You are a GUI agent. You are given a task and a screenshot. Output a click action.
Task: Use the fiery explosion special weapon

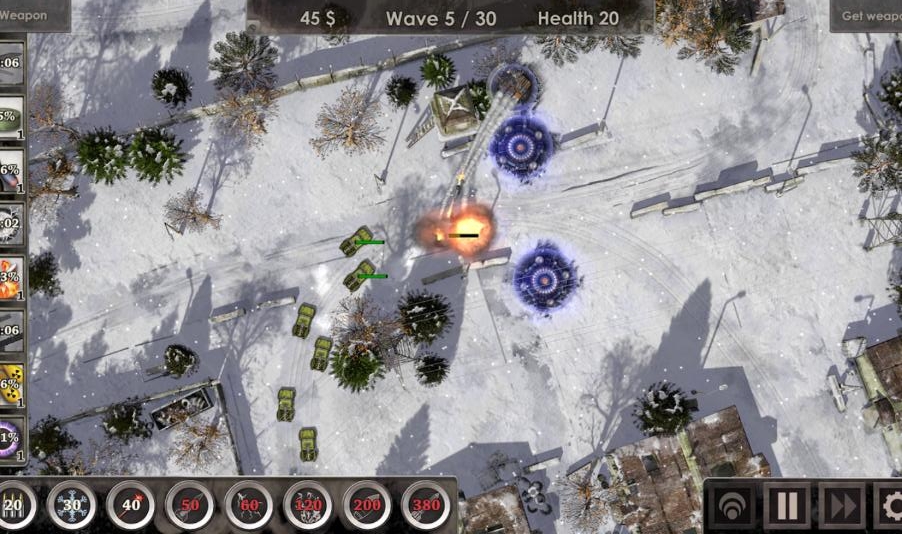point(11,279)
